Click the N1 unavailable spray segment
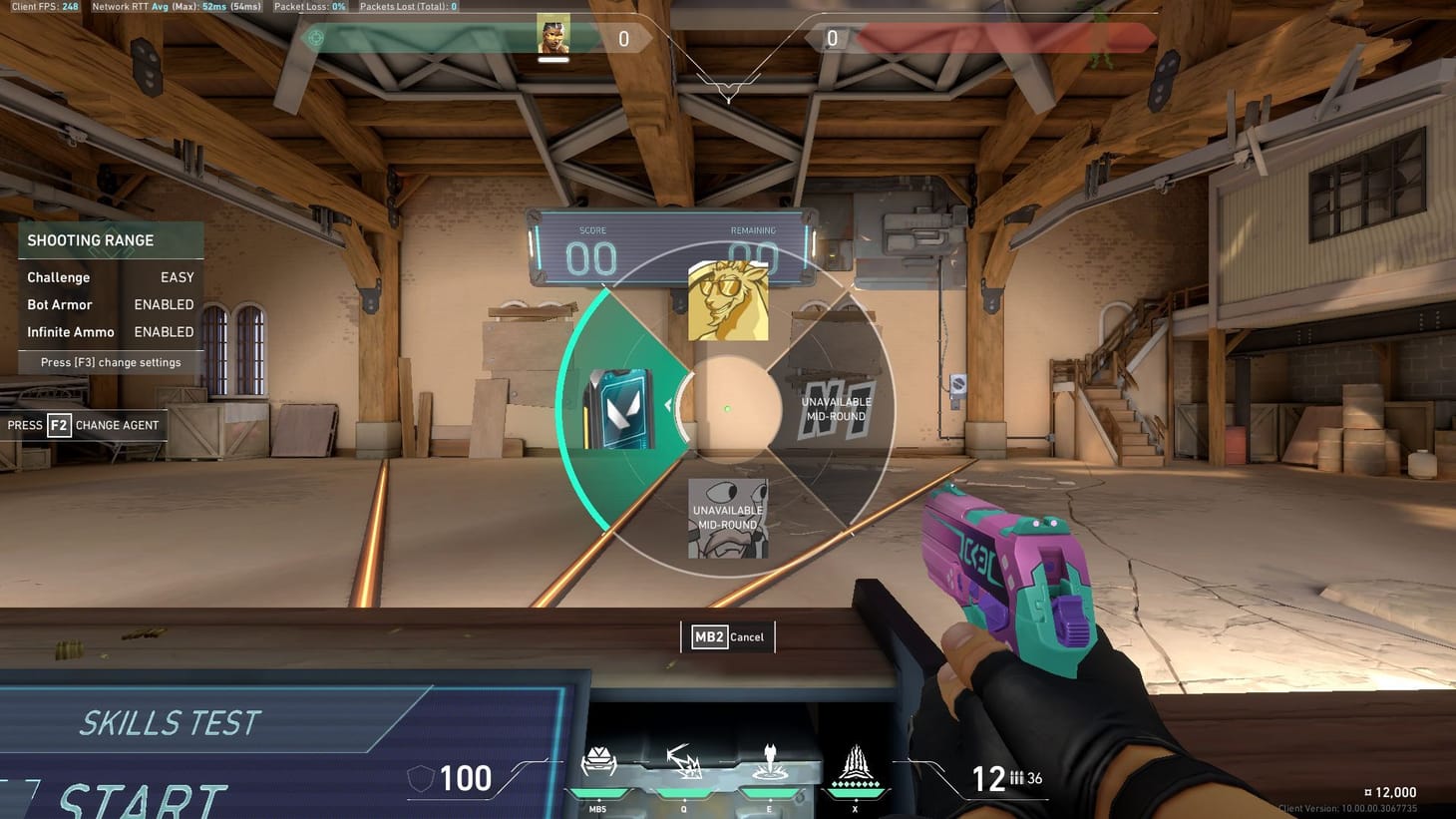1456x819 pixels. (836, 409)
